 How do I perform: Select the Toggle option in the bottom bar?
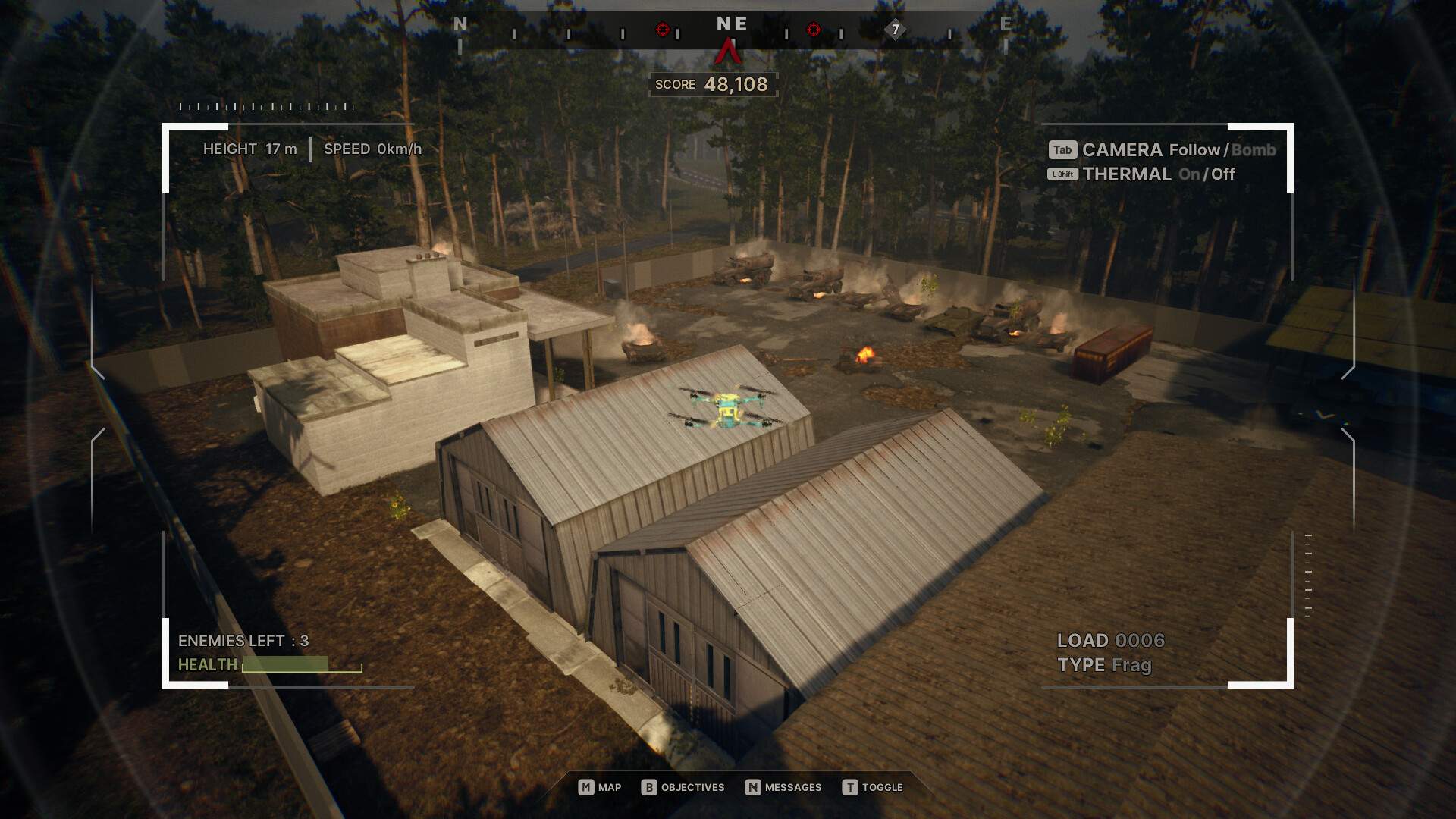click(x=872, y=787)
